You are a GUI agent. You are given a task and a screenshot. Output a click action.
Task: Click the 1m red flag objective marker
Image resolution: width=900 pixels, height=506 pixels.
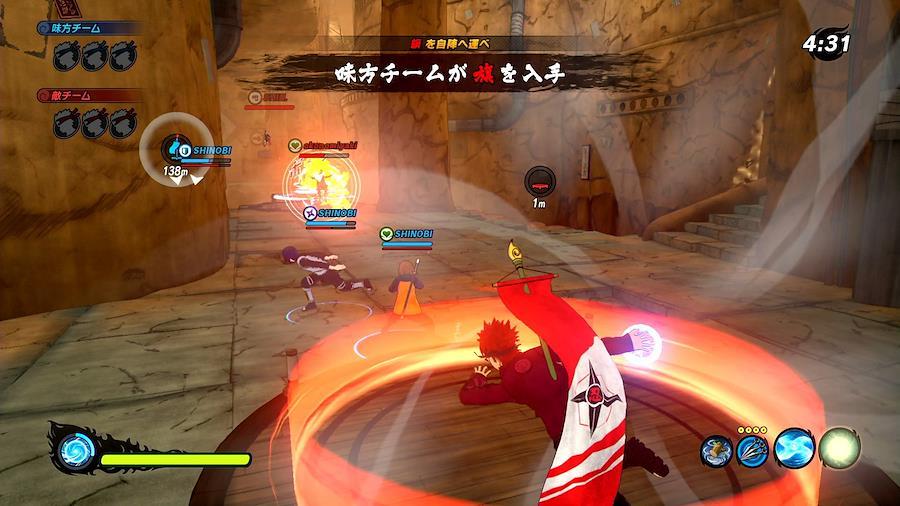tap(539, 181)
